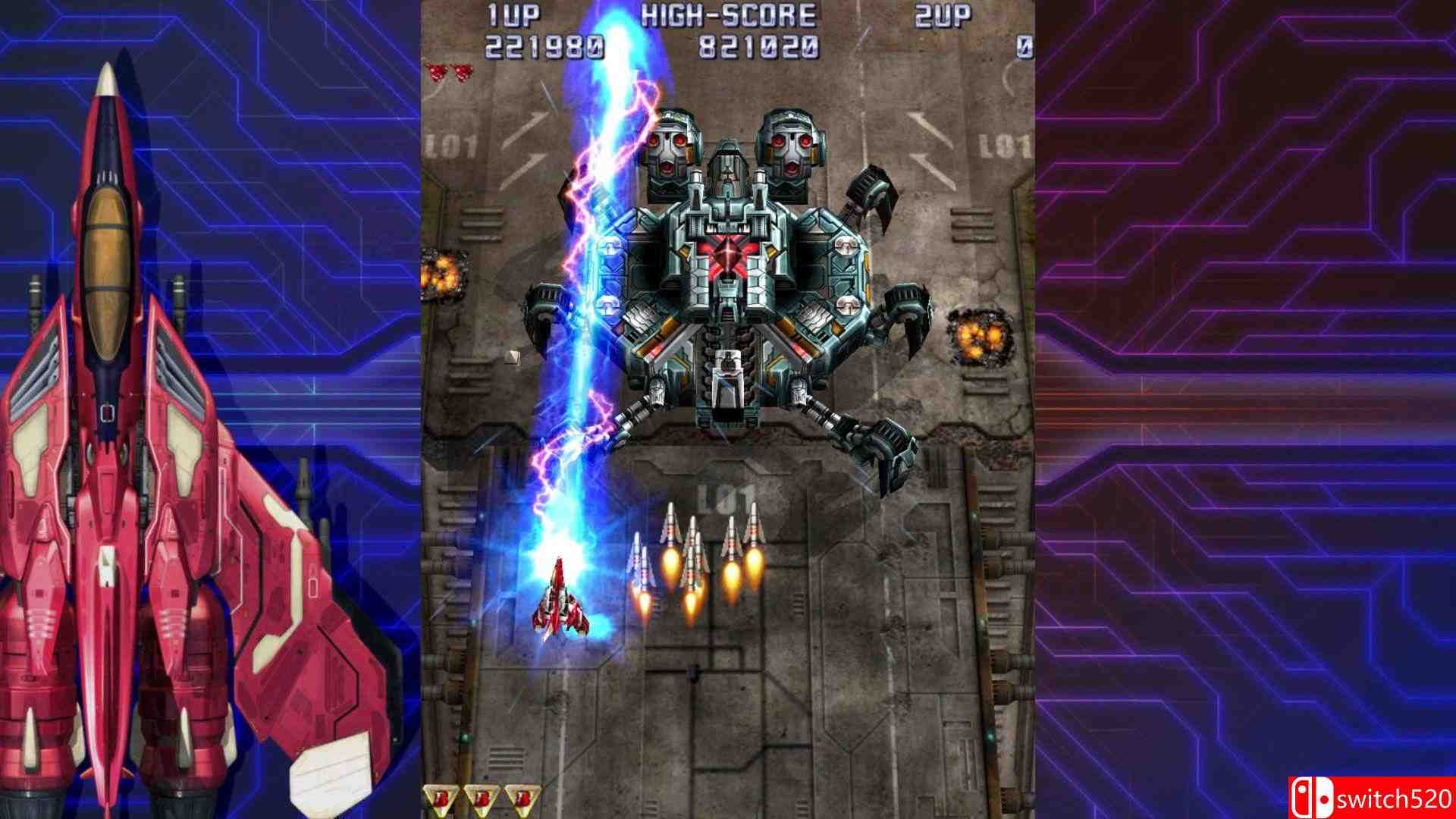The image size is (1456, 819).
Task: Select the HIGH-SCORE heading
Action: pyautogui.click(x=730, y=15)
